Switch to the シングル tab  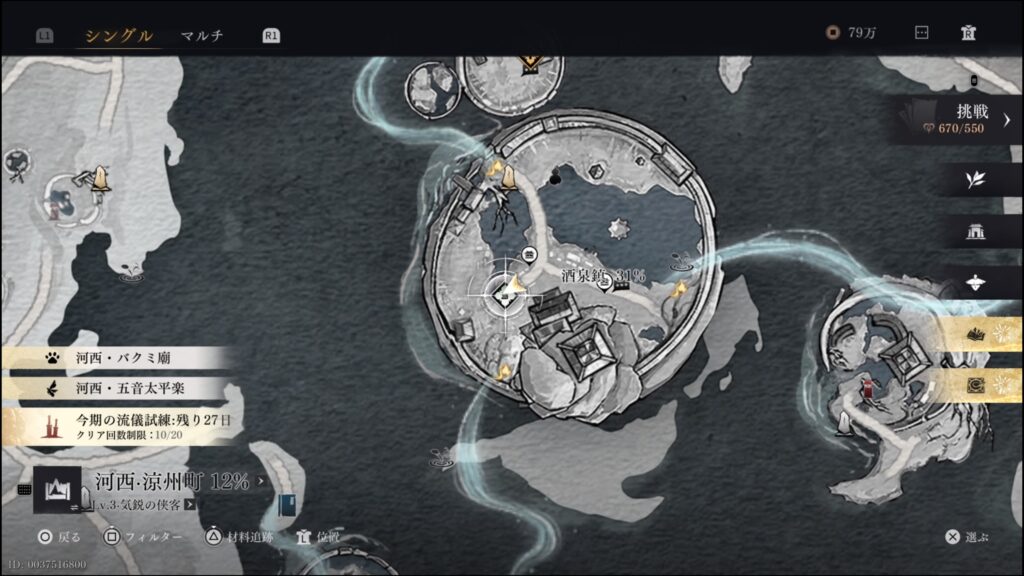[x=119, y=36]
